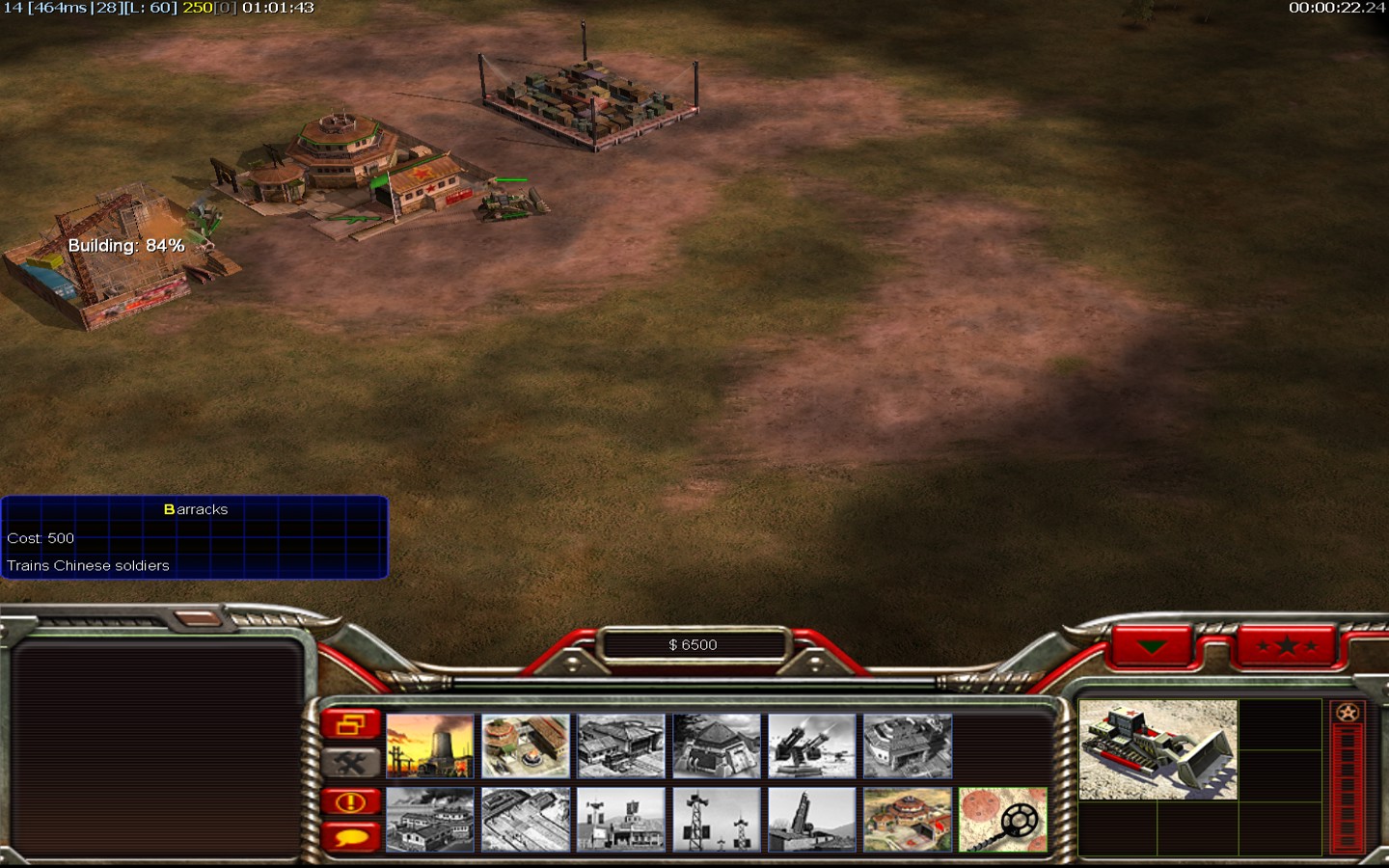Place a beacon with the exclamation button
The width and height of the screenshot is (1389, 868).
[350, 801]
